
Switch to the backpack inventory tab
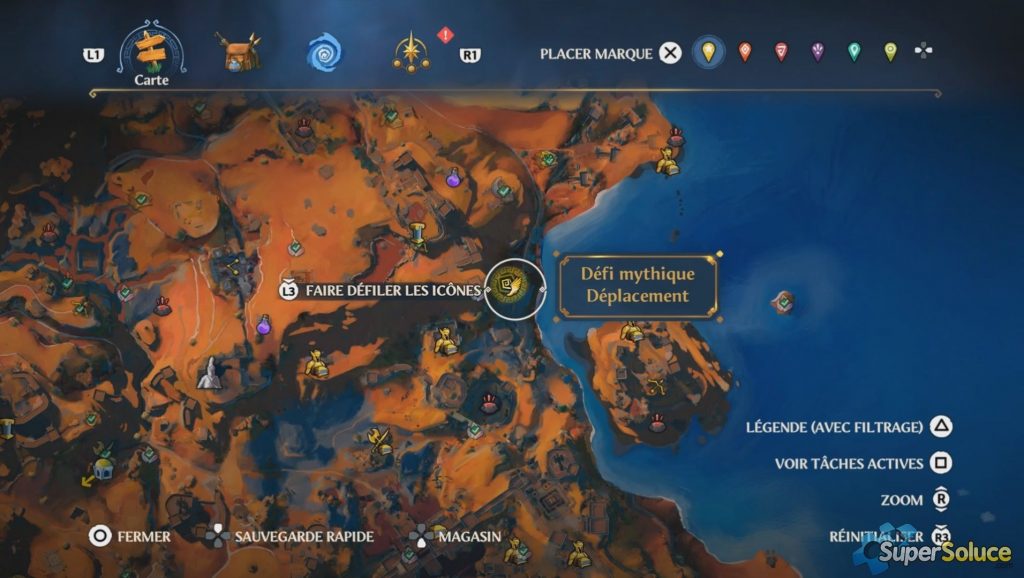(x=237, y=51)
